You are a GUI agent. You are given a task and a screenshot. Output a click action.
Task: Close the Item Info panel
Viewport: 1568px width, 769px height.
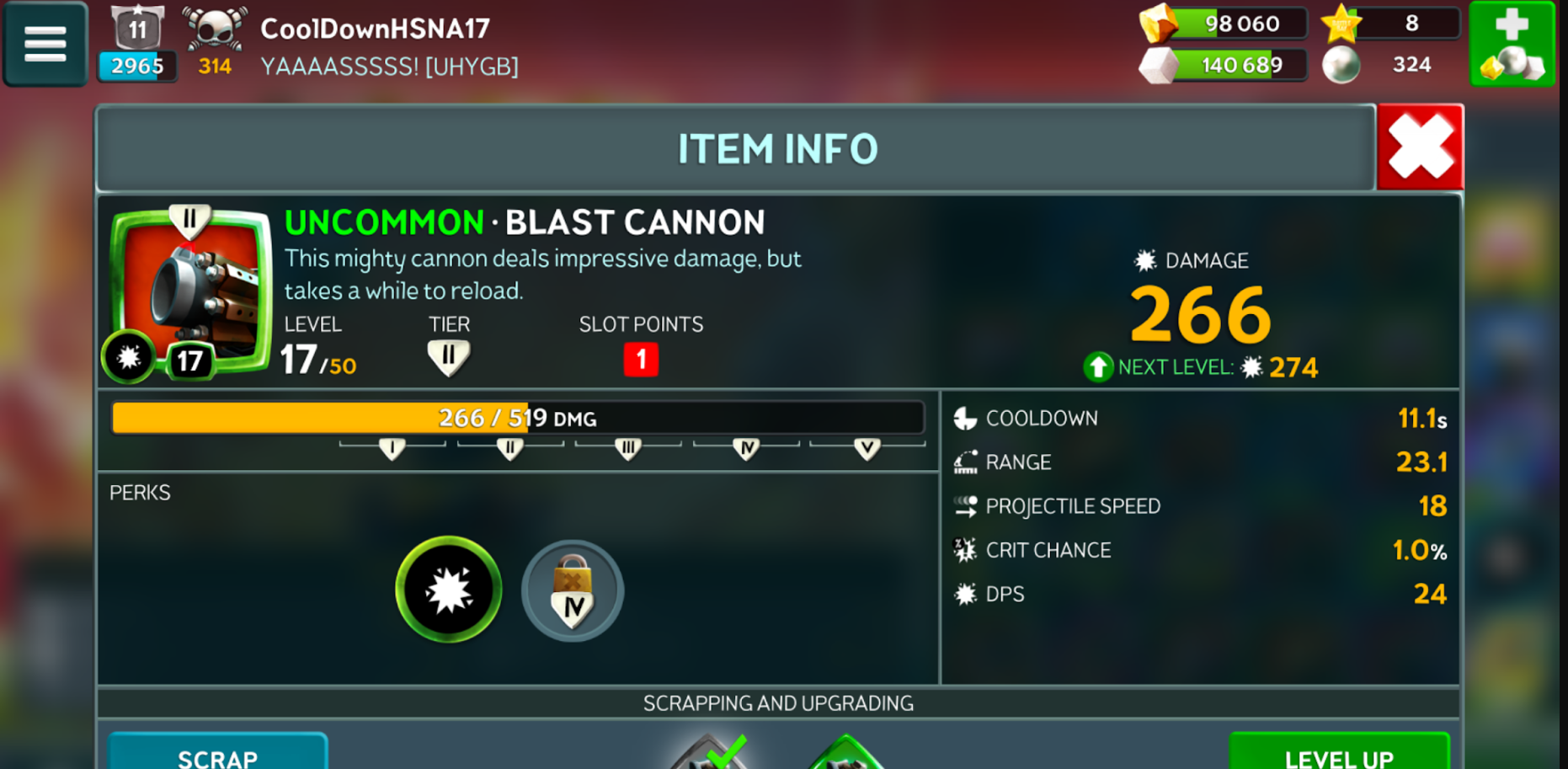[x=1421, y=147]
